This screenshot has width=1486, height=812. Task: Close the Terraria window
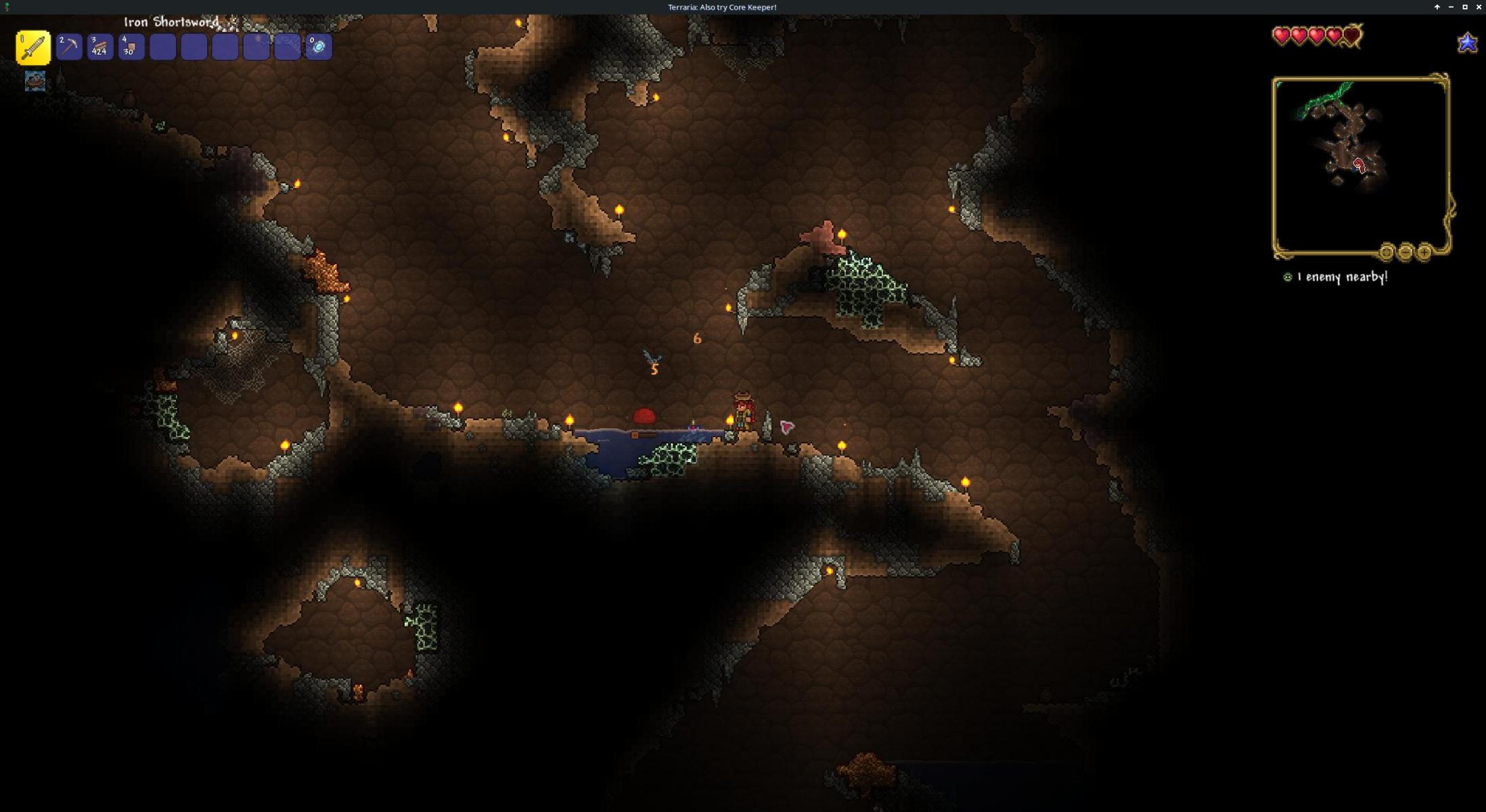pyautogui.click(x=1479, y=7)
